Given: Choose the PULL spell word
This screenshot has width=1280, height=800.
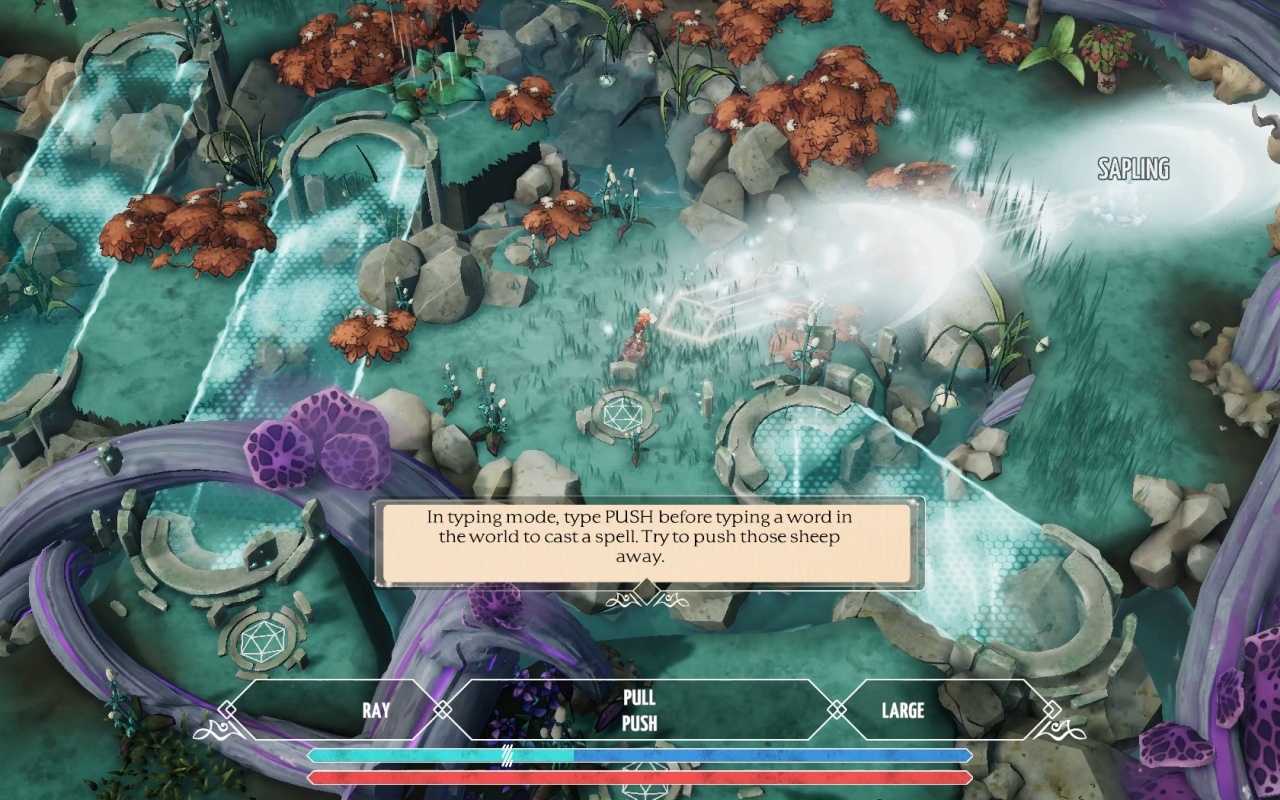Looking at the screenshot, I should click(x=640, y=699).
